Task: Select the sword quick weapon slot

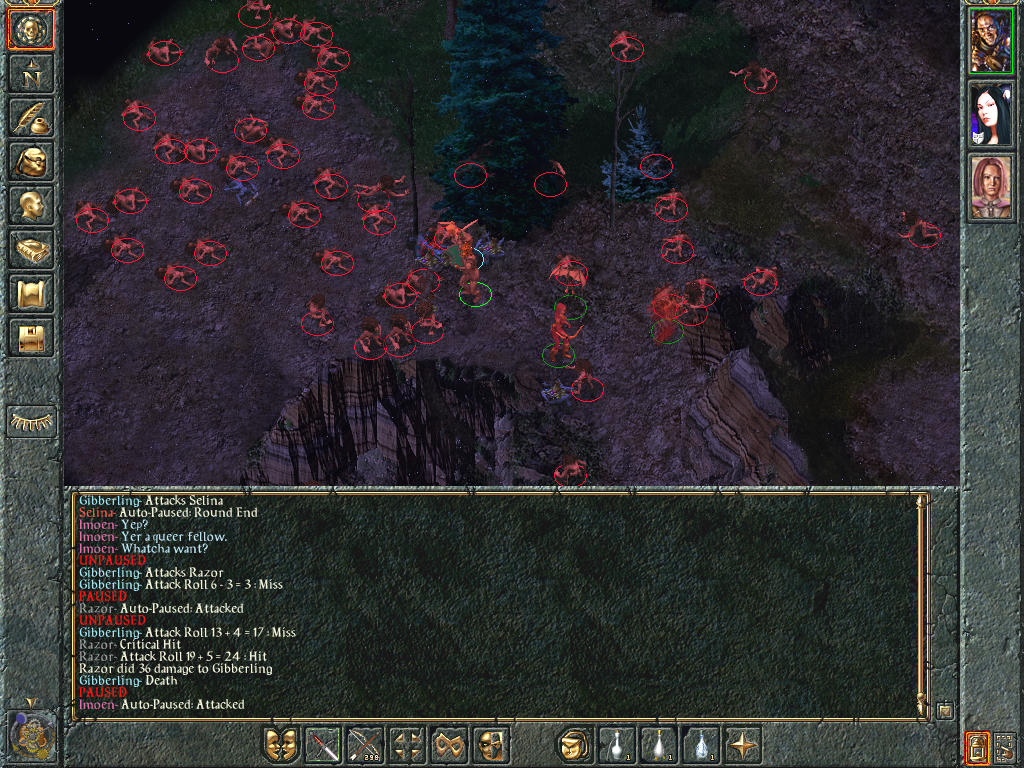Action: 323,745
